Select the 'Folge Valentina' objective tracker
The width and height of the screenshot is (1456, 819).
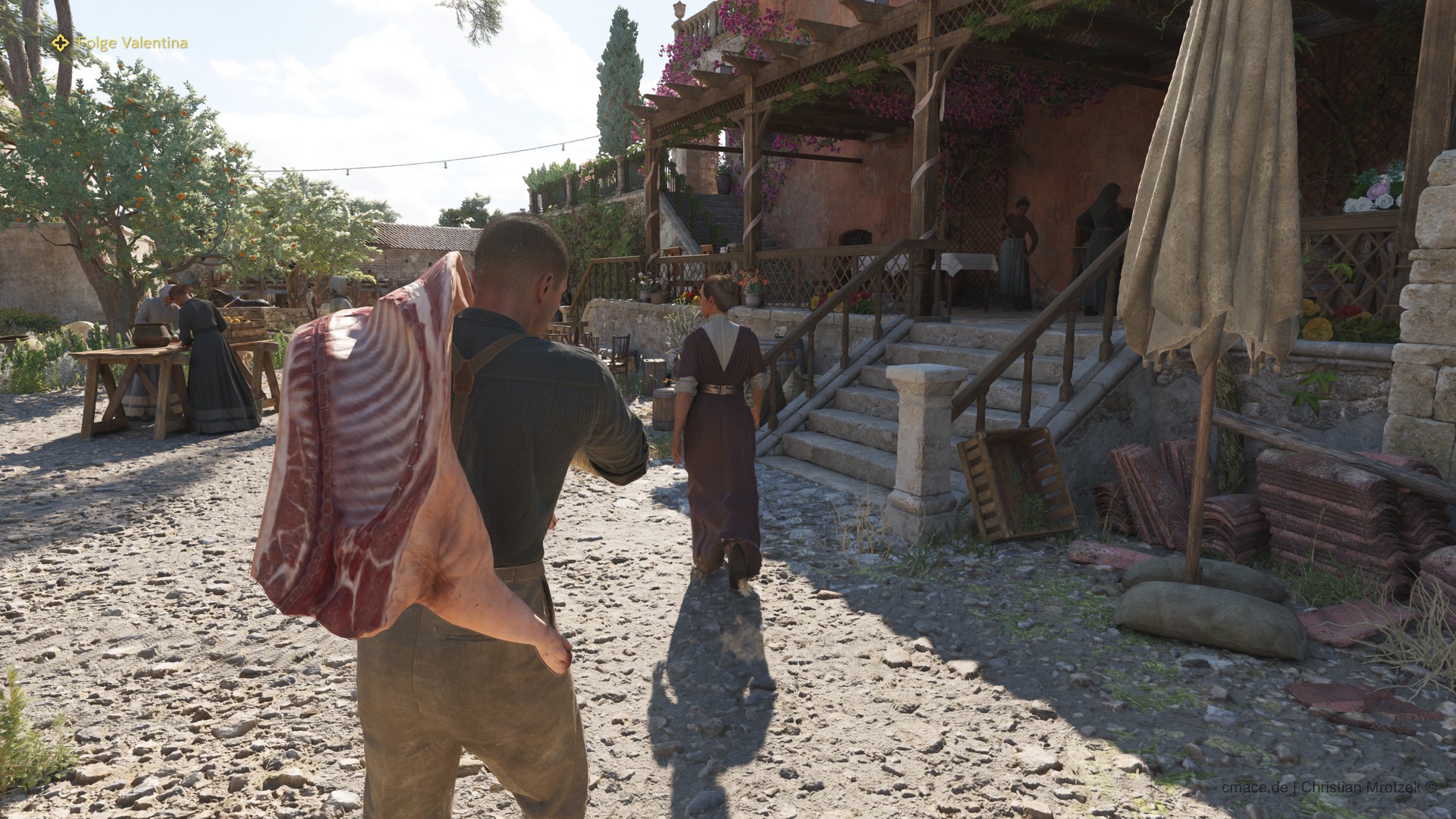tap(121, 43)
